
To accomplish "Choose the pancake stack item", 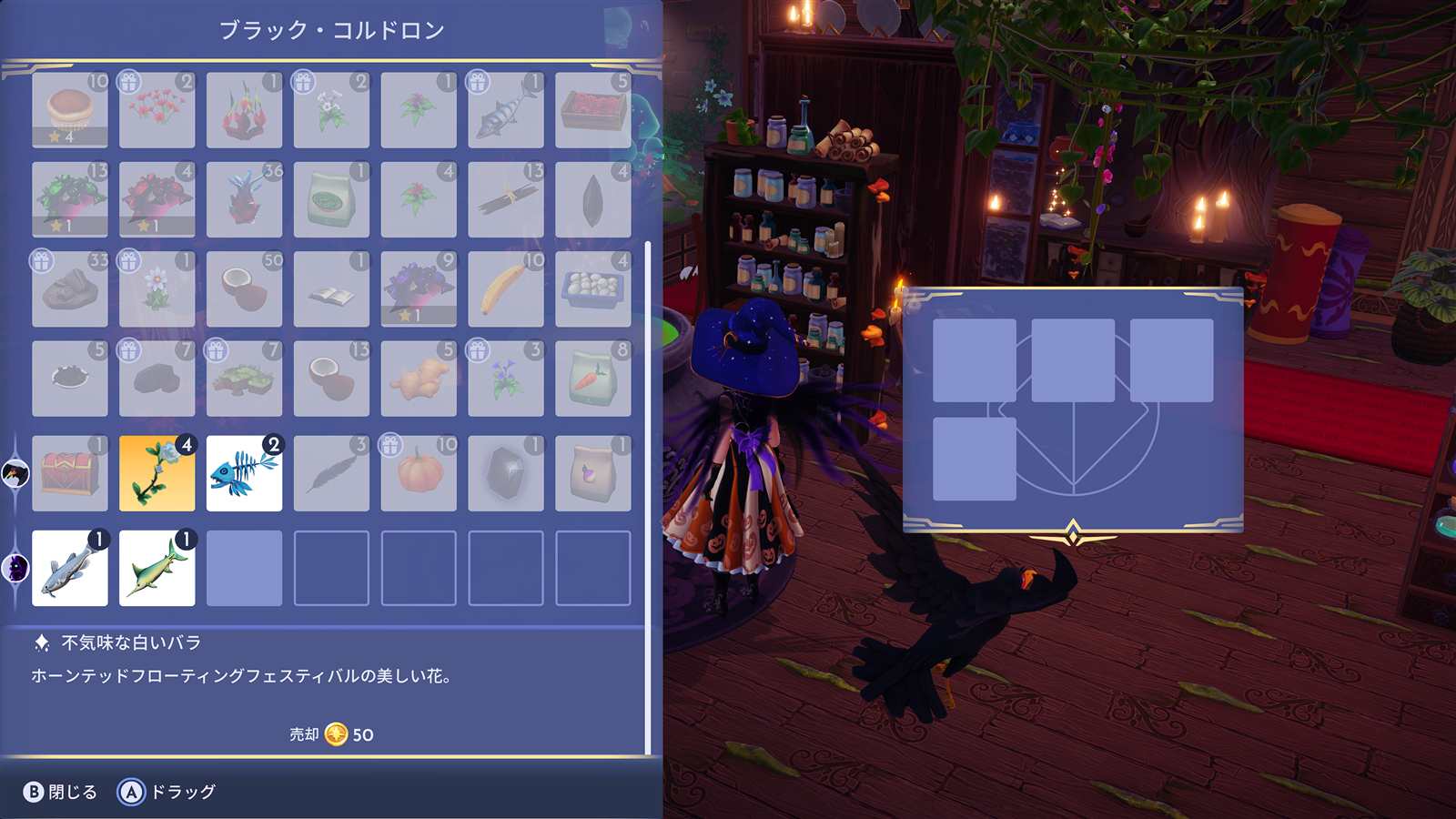I will click(x=70, y=110).
